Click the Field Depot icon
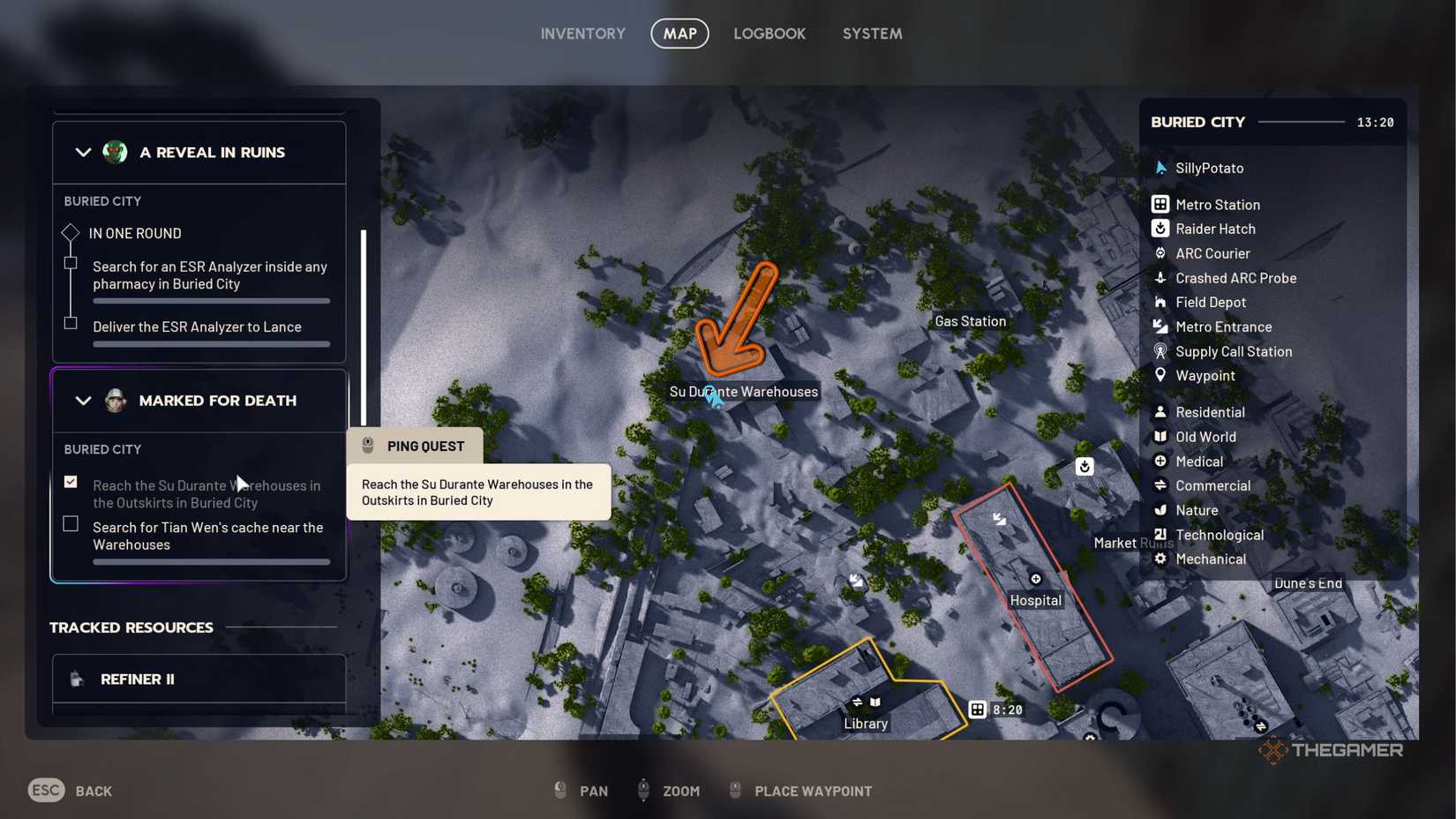The width and height of the screenshot is (1456, 819). (x=1161, y=302)
